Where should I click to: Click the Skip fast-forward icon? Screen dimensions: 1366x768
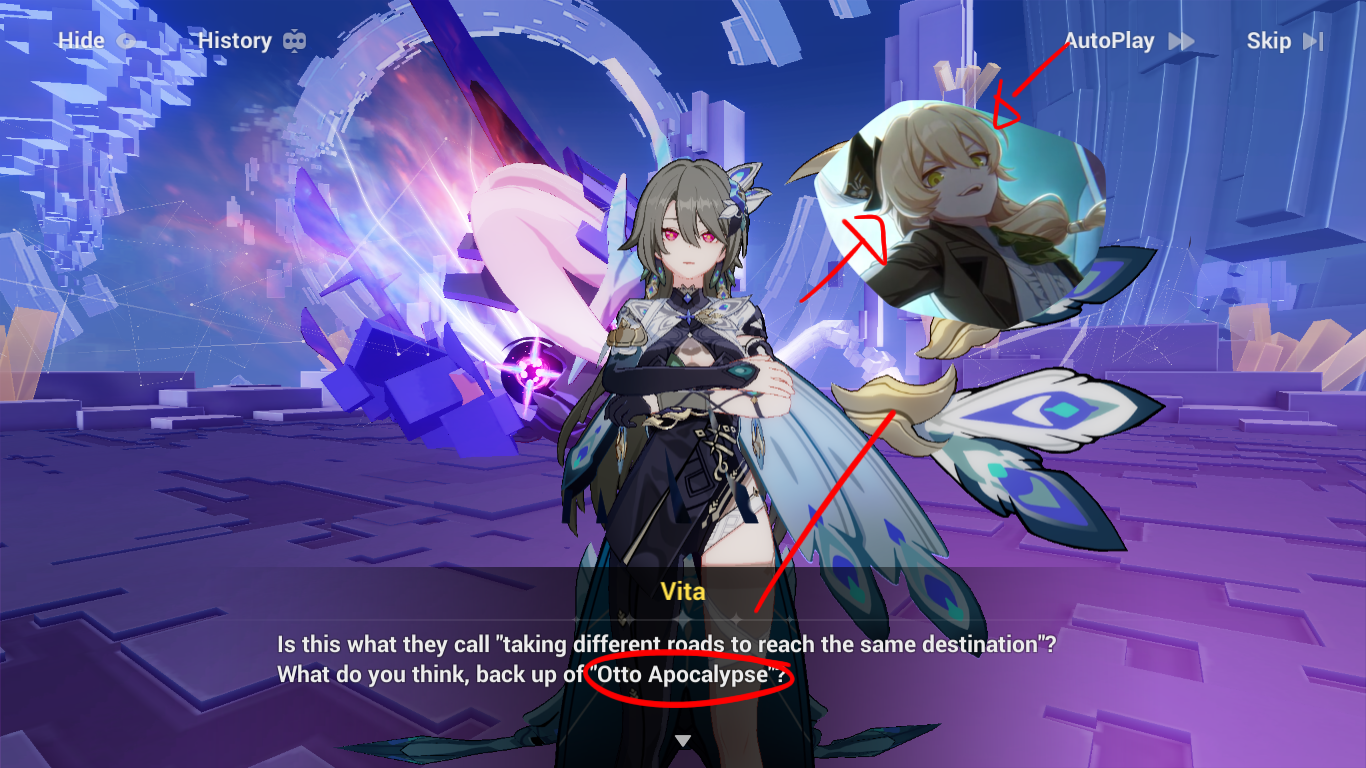[1311, 41]
